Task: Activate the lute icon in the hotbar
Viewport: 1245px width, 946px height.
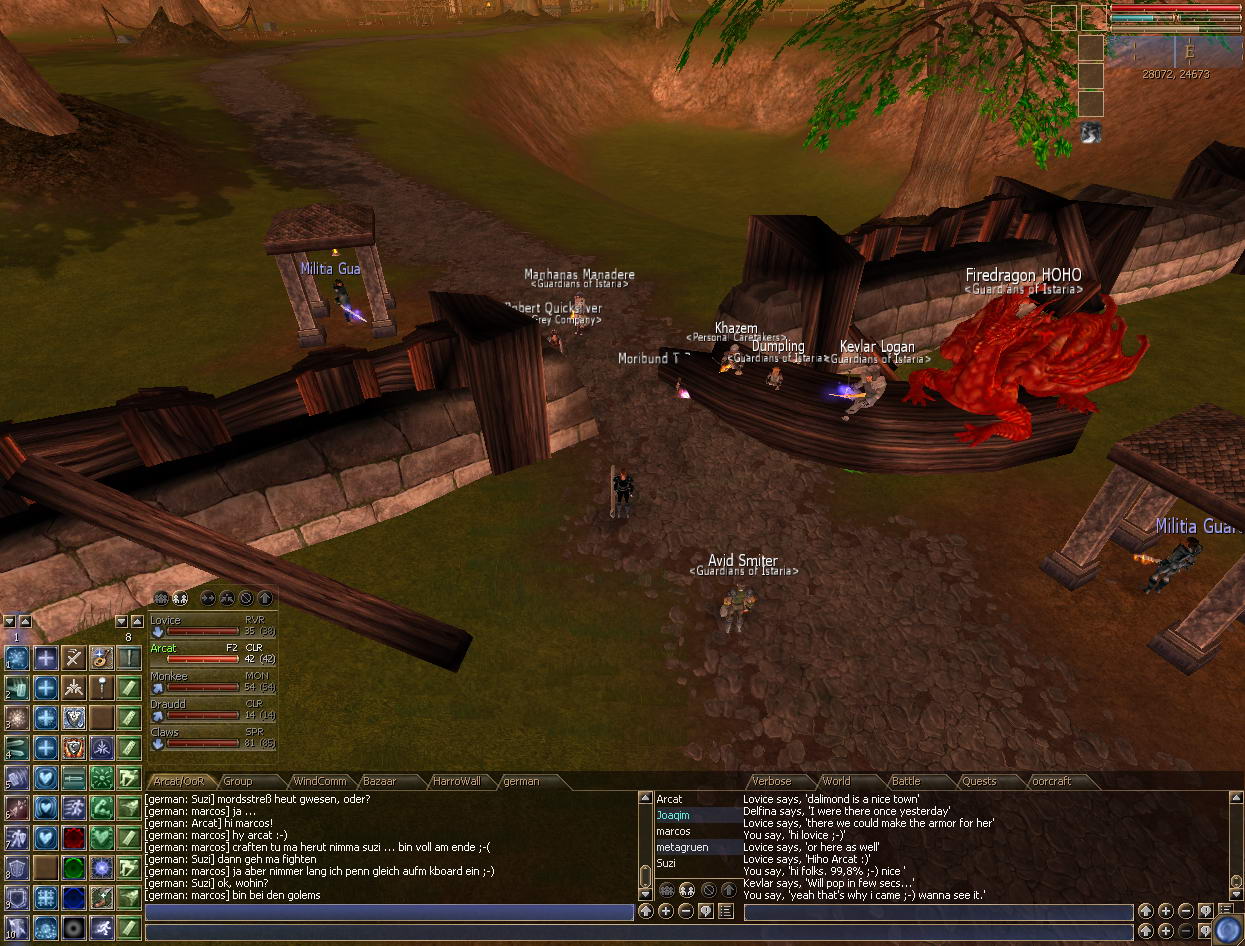Action: point(101,657)
